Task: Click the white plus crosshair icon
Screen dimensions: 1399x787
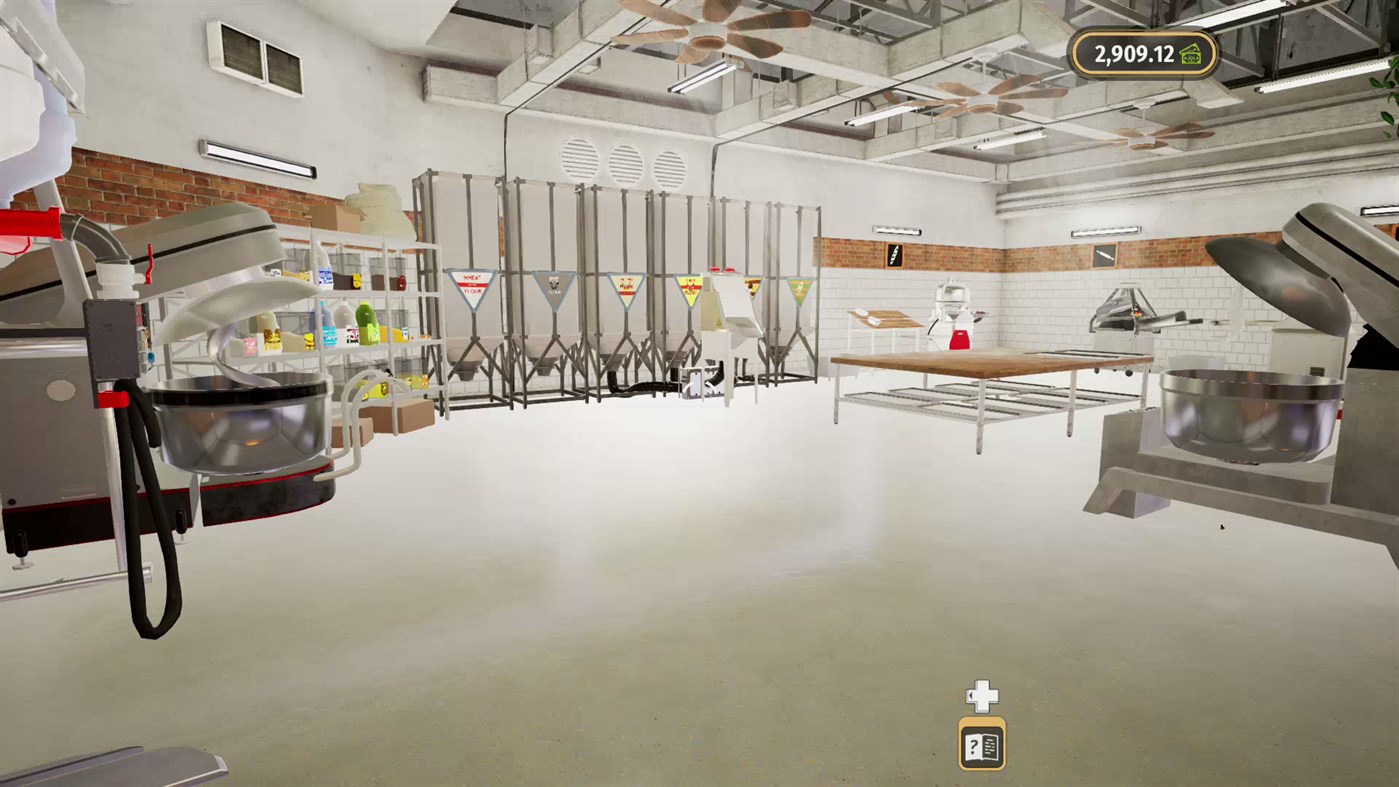Action: 981,695
